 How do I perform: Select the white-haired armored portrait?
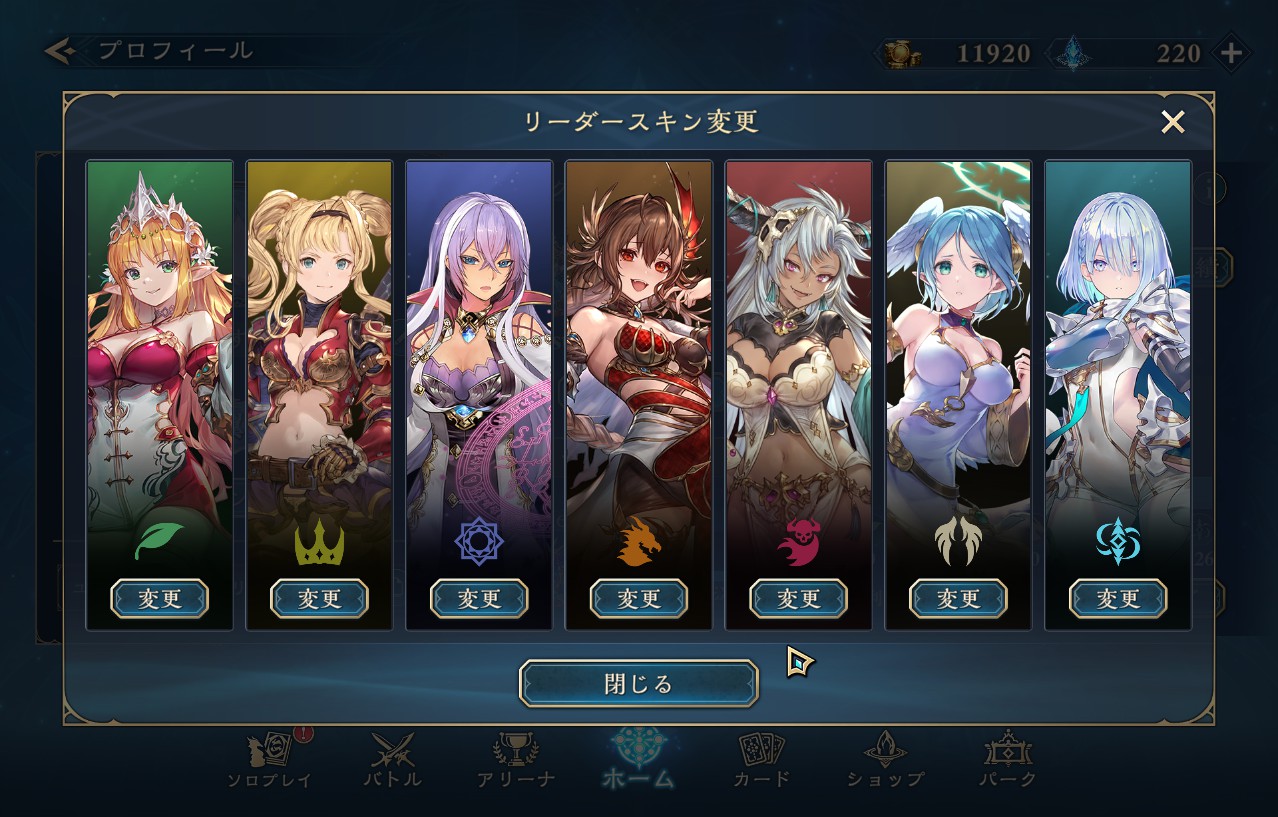(1118, 350)
